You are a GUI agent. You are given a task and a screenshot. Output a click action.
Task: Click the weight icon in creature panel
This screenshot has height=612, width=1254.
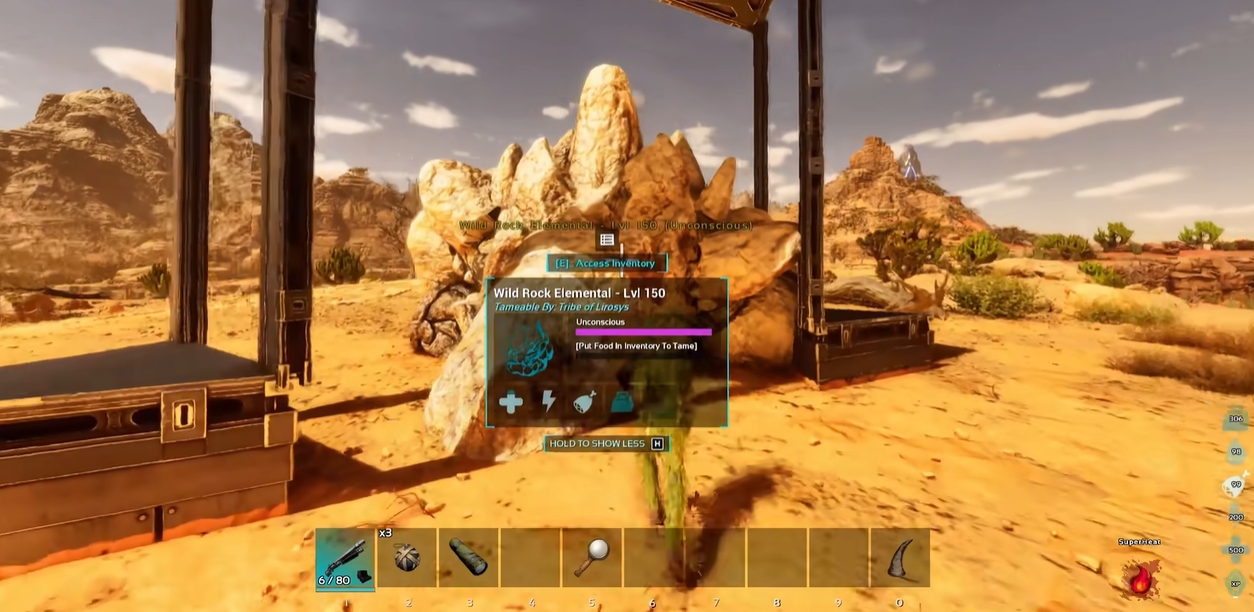[621, 402]
